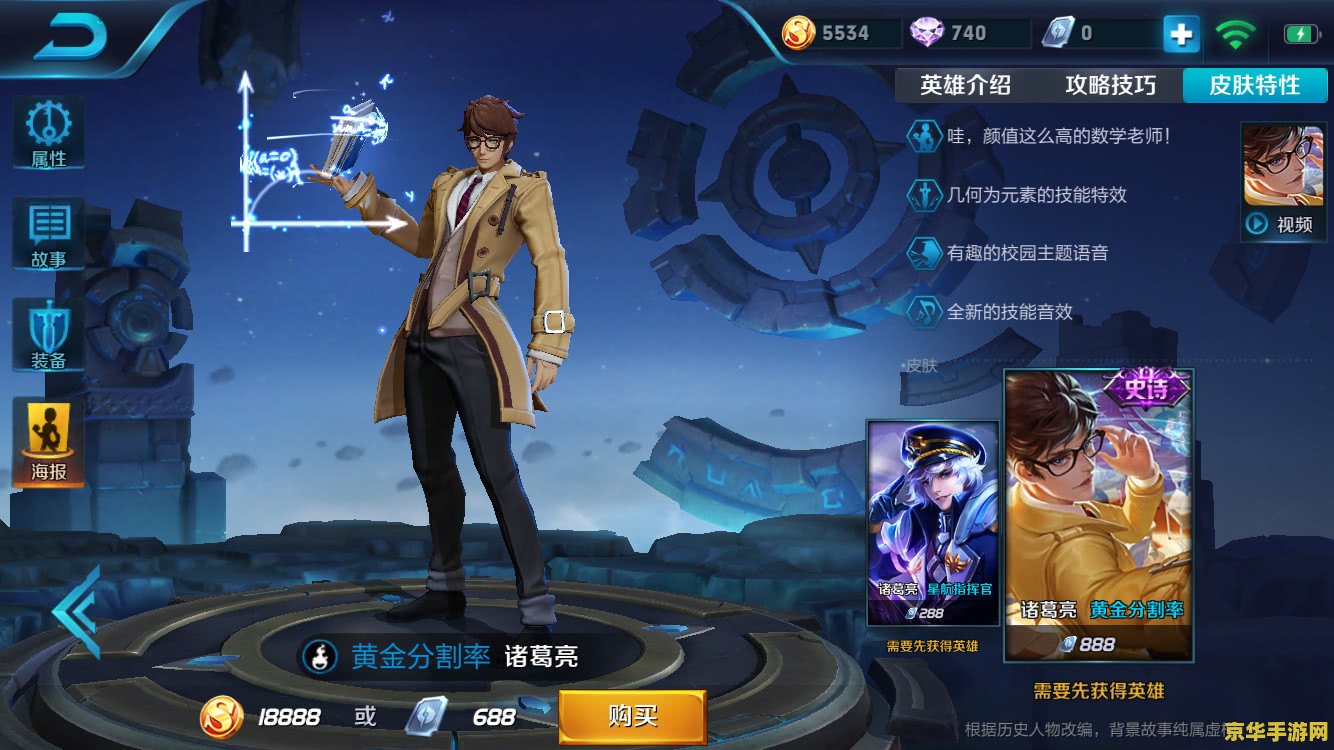
Task: Switch to the 英雄介绍 tab
Action: (965, 85)
